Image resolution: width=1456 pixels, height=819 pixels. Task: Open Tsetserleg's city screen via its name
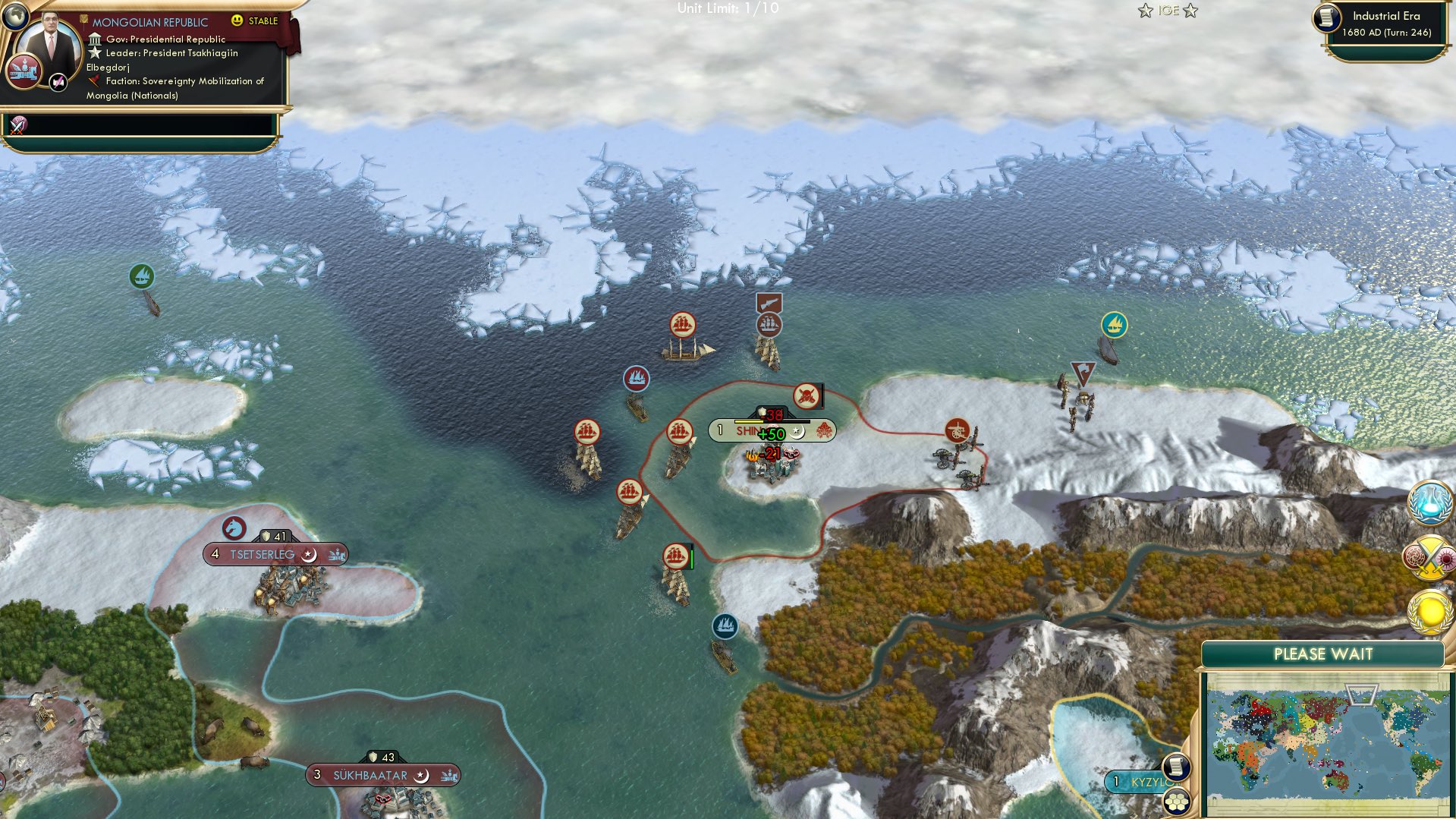[x=262, y=554]
